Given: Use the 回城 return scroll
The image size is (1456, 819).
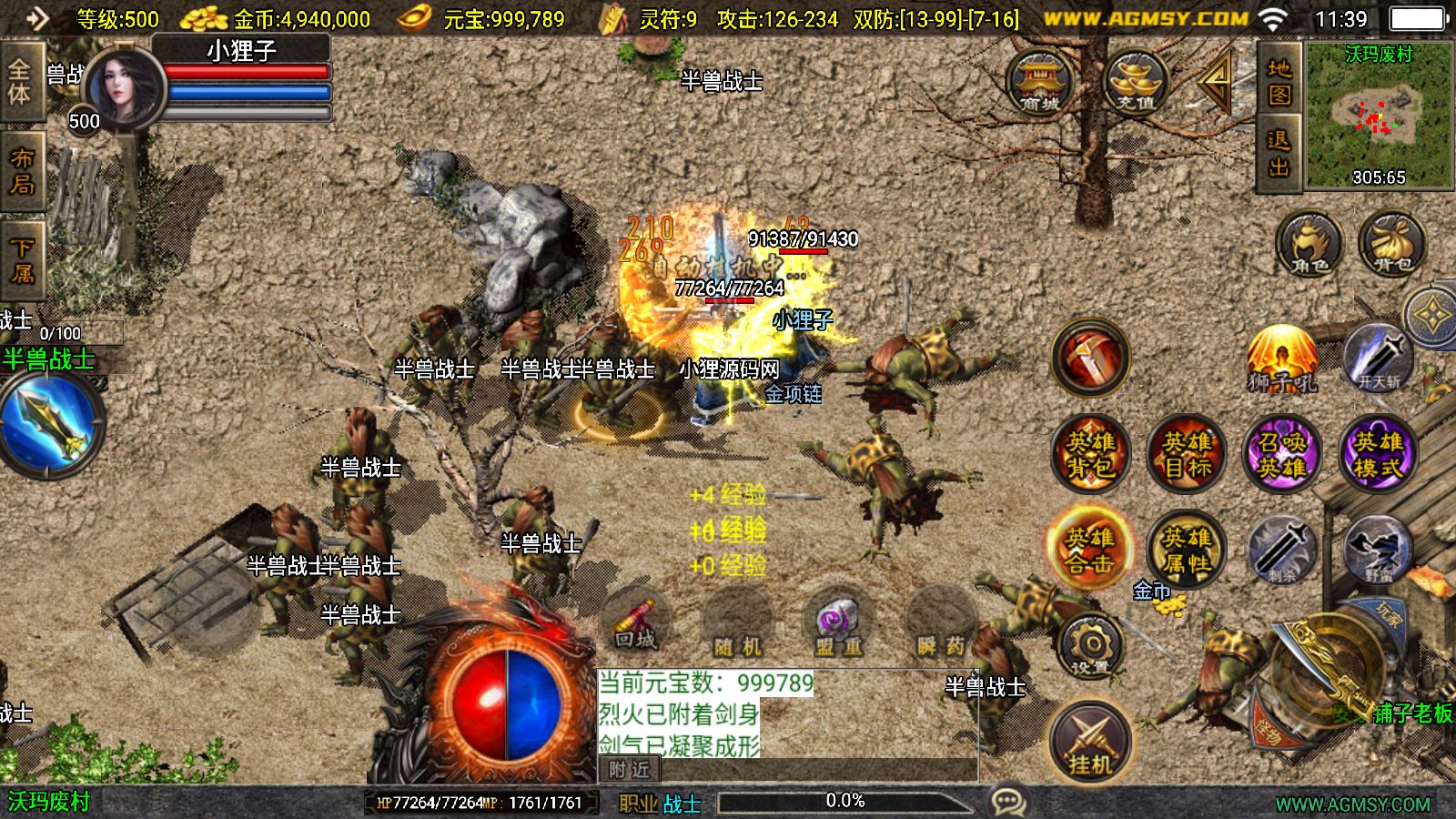Looking at the screenshot, I should pos(635,621).
